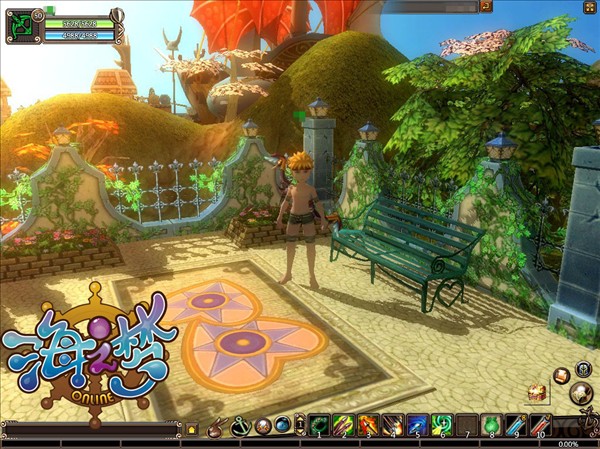This screenshot has width=600, height=449.
Task: Open the scroll map round button
Action: 581,395
